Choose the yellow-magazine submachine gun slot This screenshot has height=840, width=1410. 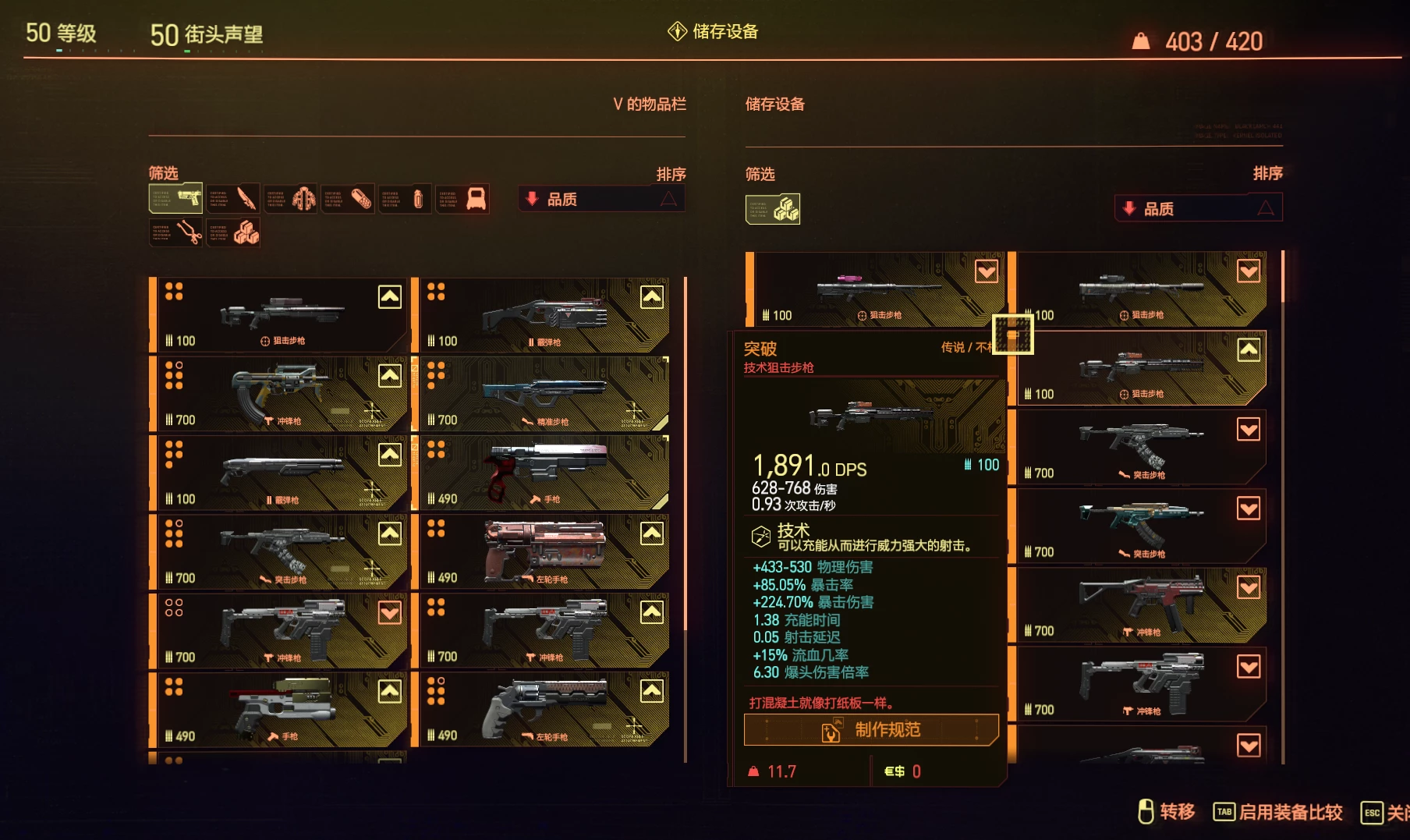click(279, 394)
